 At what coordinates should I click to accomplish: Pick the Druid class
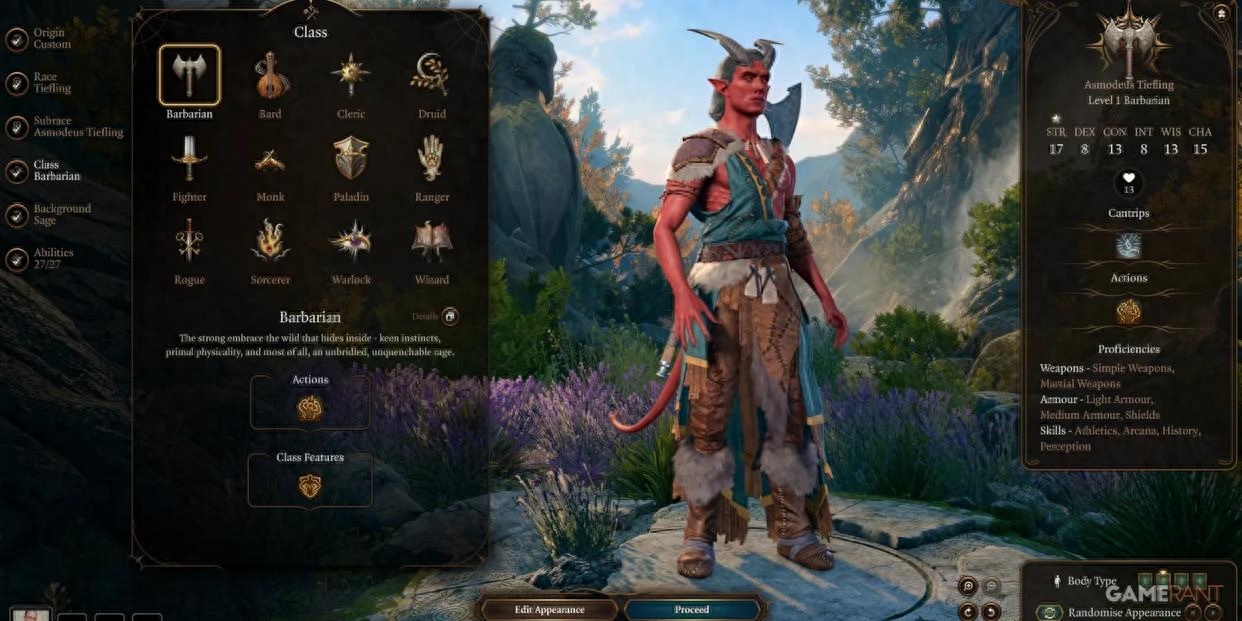432,76
